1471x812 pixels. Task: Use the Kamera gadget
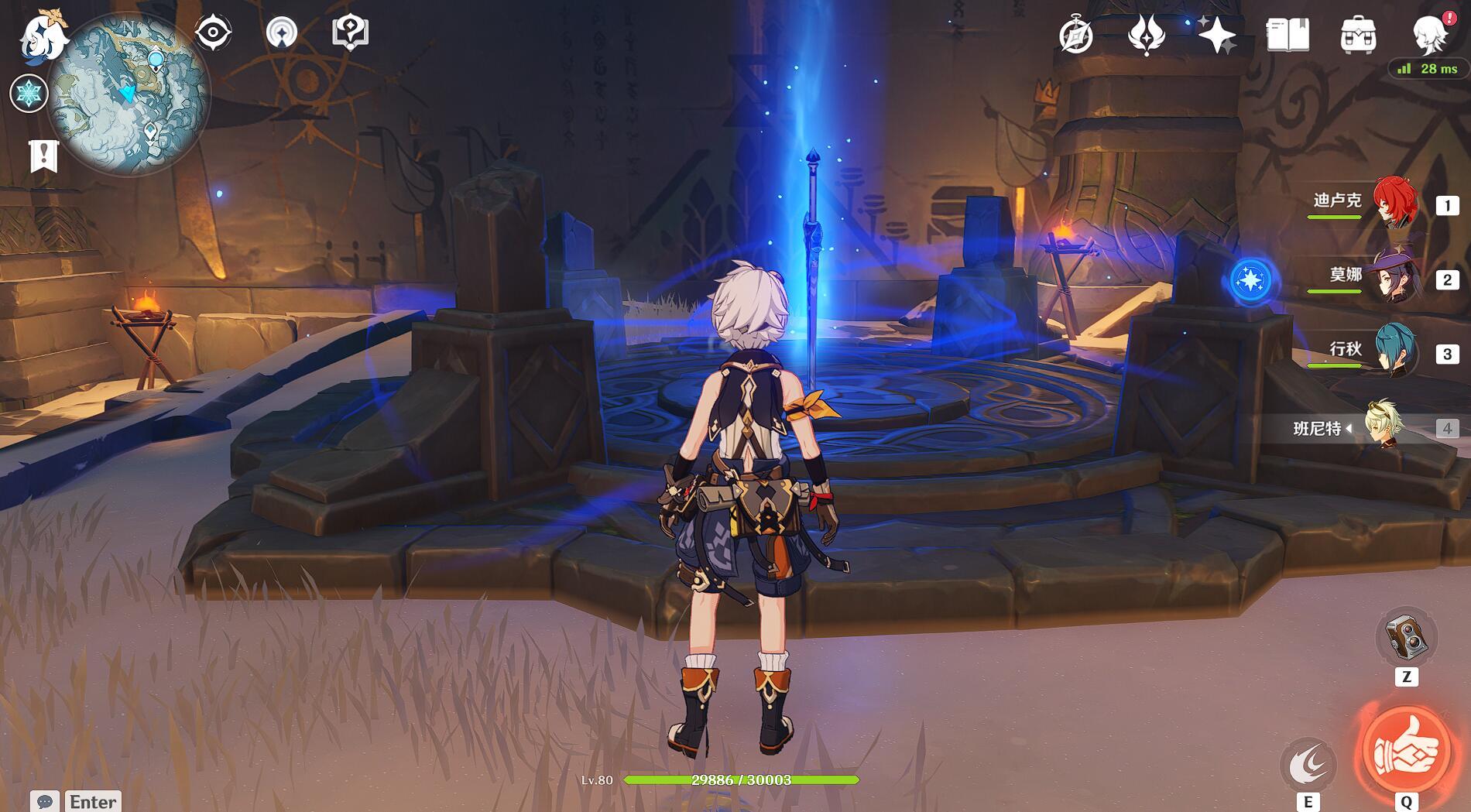tap(1406, 638)
